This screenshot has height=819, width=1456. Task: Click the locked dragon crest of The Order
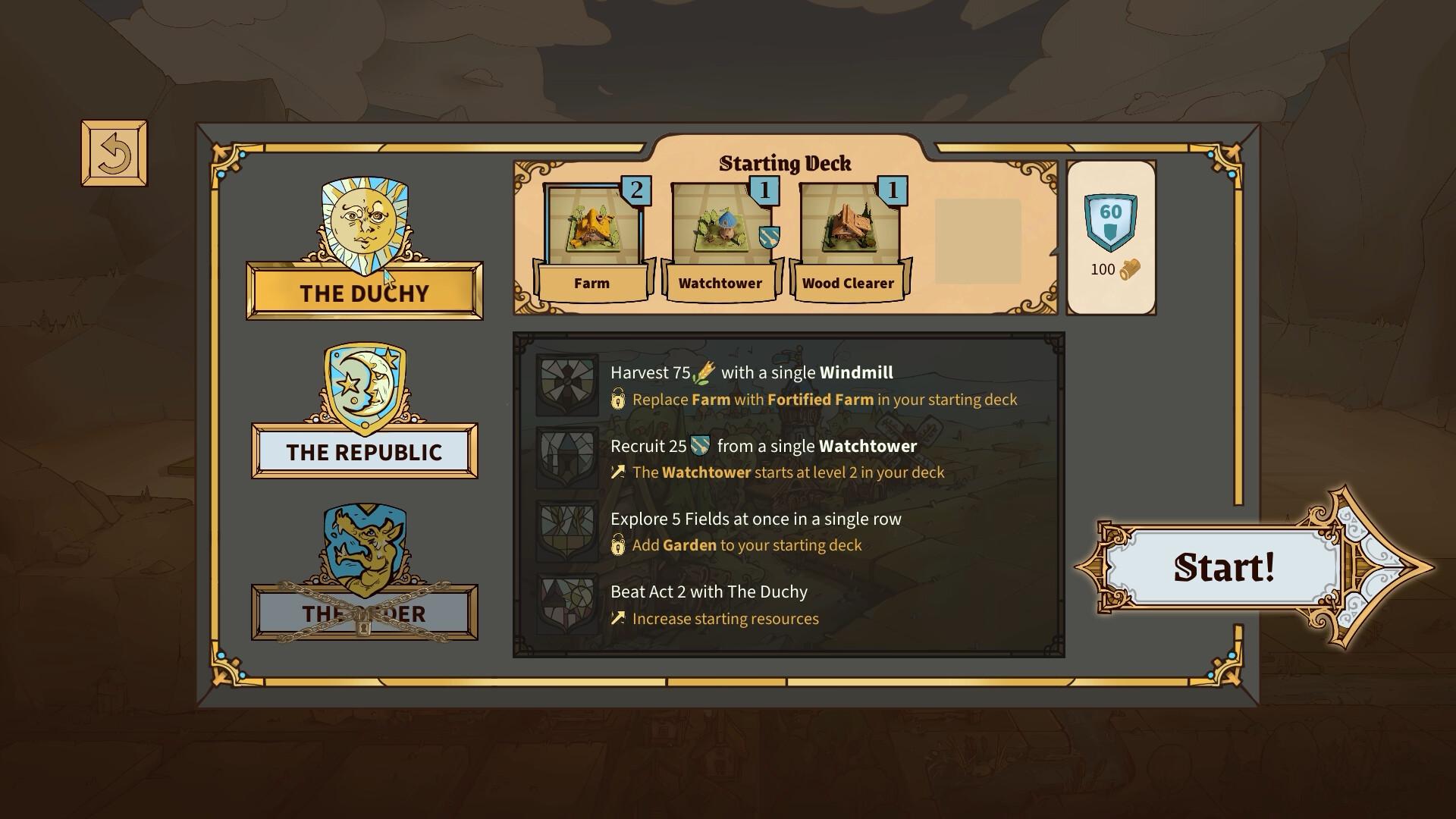click(x=365, y=552)
